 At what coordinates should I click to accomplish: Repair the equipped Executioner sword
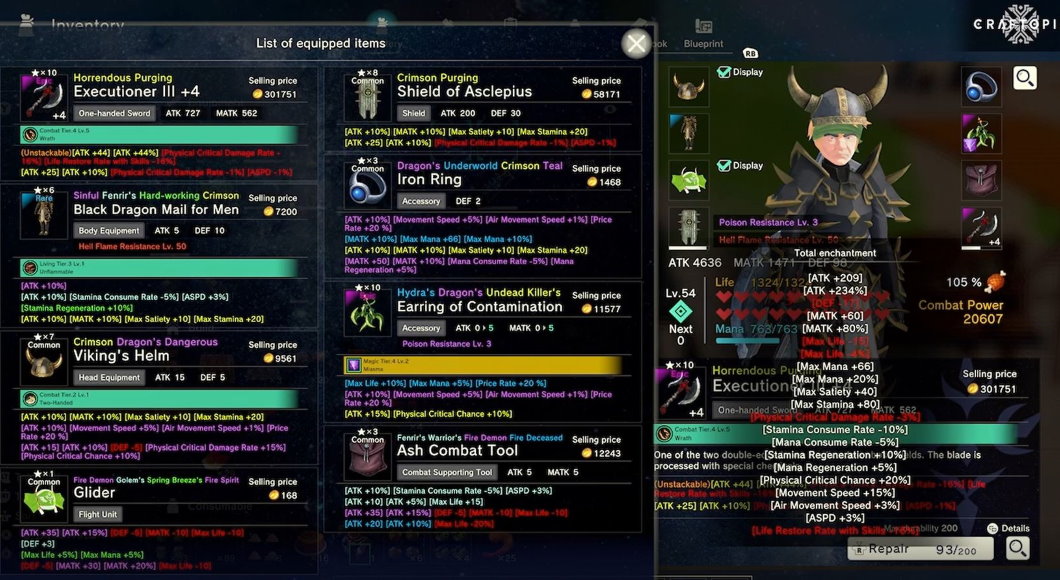[920, 549]
